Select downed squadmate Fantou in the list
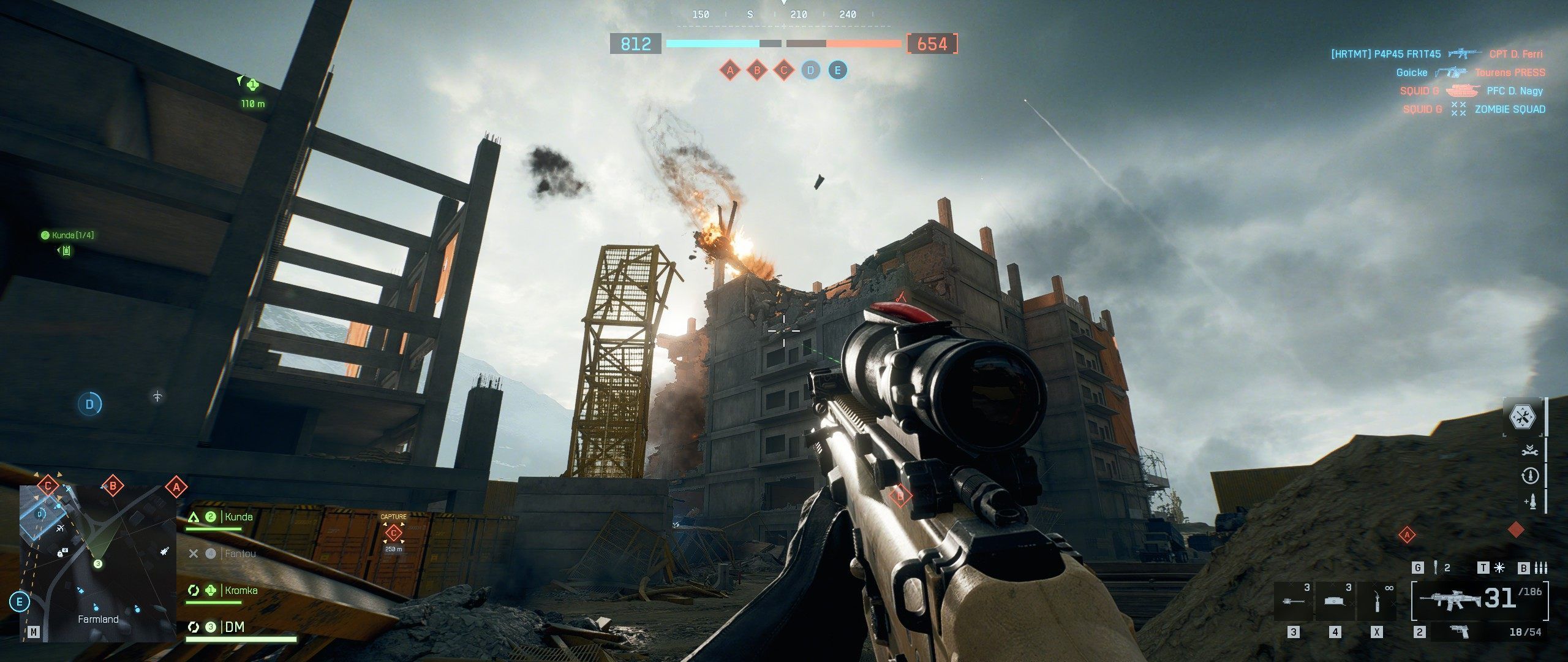Image resolution: width=1568 pixels, height=662 pixels. click(x=239, y=554)
